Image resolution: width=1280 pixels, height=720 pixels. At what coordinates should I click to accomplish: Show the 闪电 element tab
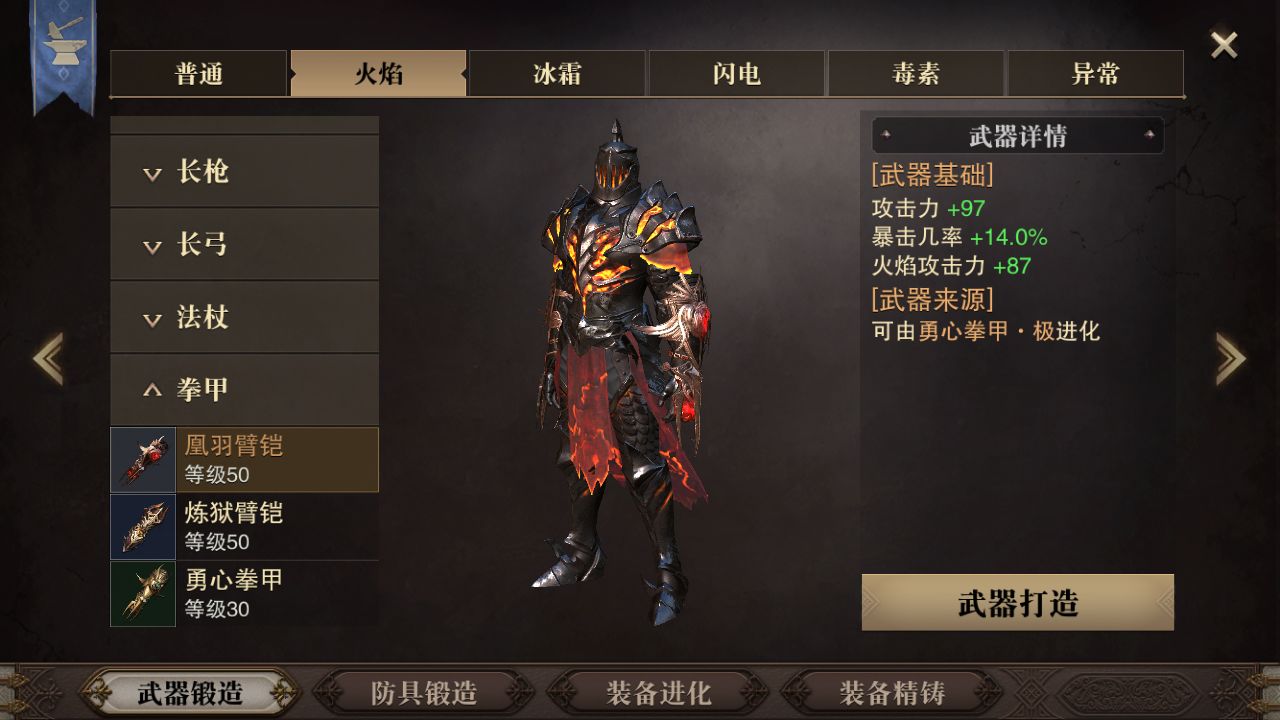point(737,74)
